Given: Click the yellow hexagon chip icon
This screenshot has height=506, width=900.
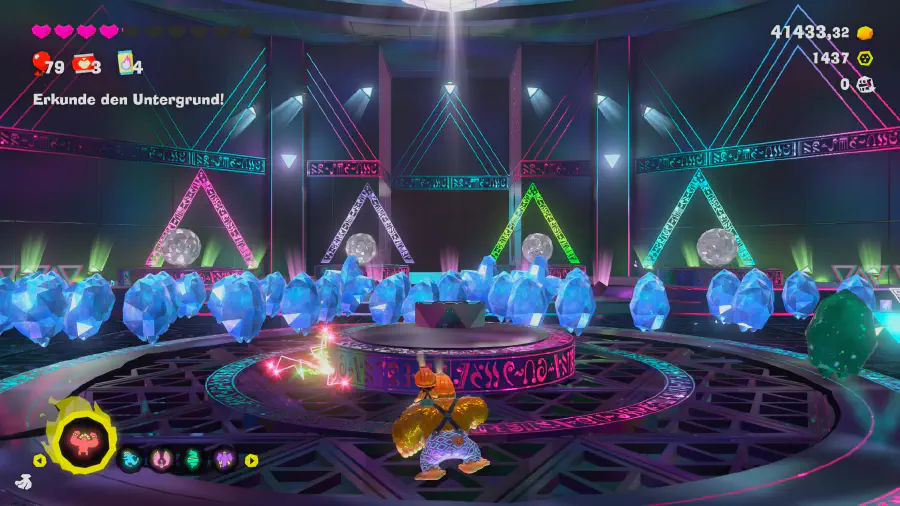Looking at the screenshot, I should (x=865, y=59).
